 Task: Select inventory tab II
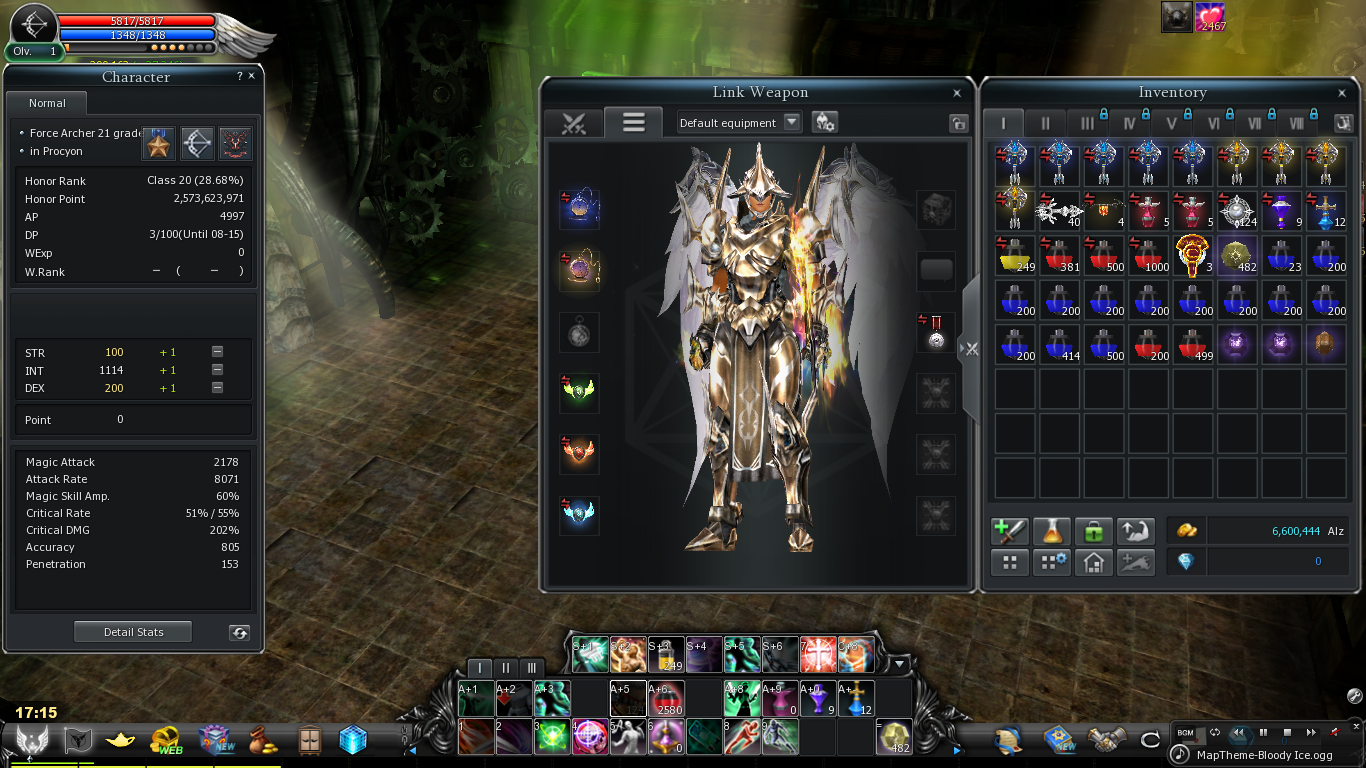pyautogui.click(x=1045, y=123)
